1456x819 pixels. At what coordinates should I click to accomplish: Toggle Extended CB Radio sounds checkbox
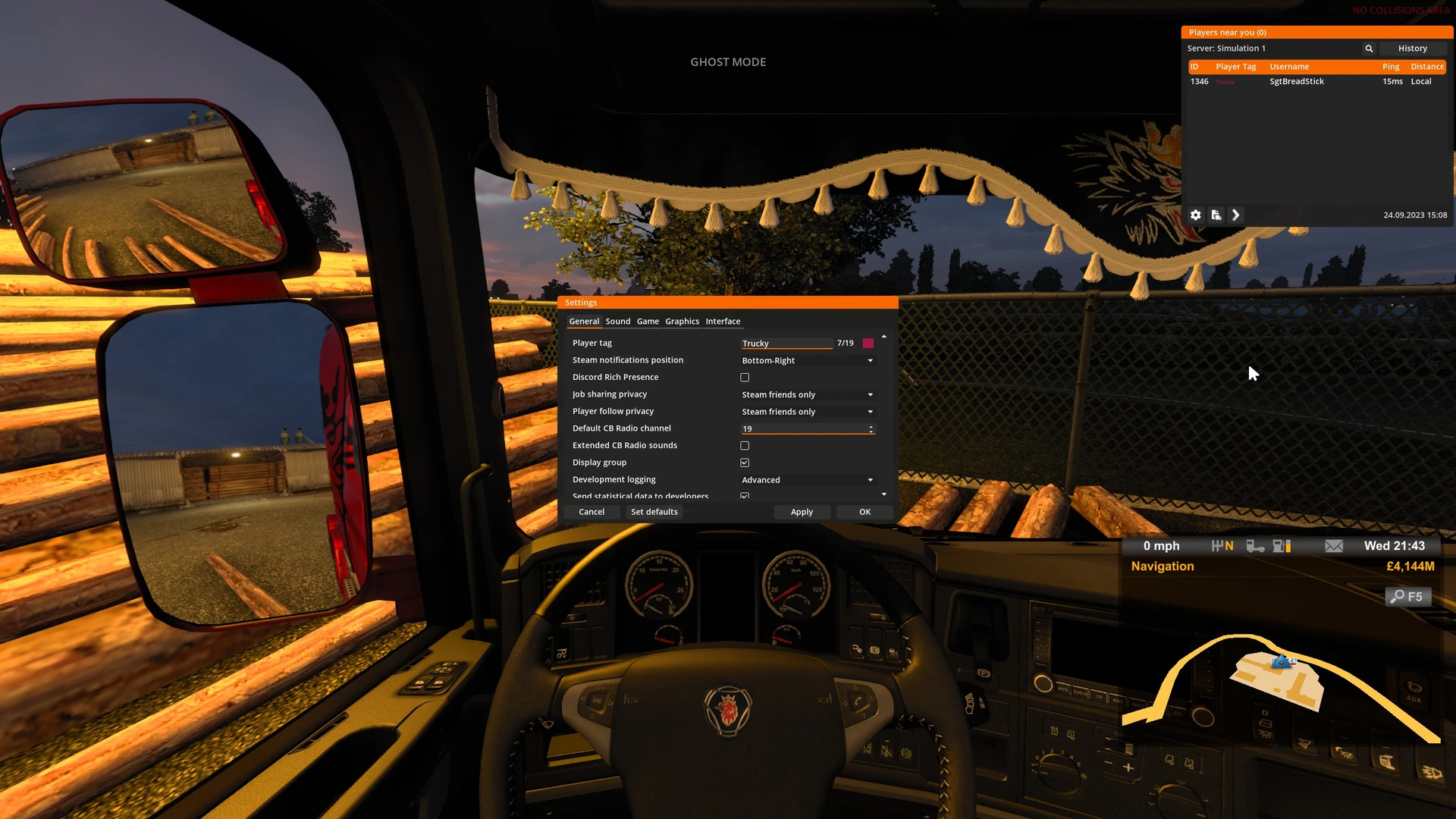tap(745, 446)
